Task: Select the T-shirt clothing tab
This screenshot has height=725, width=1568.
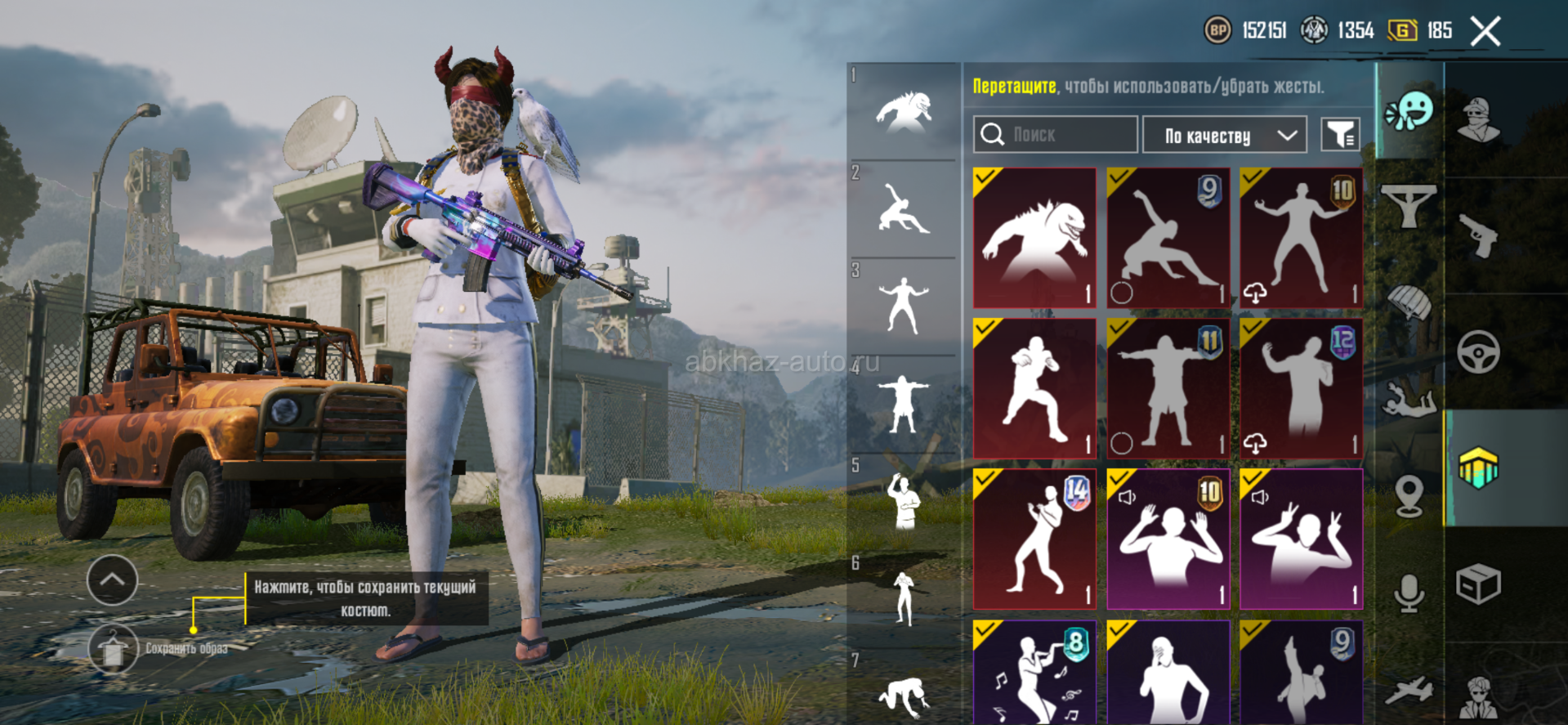Action: point(1409,206)
